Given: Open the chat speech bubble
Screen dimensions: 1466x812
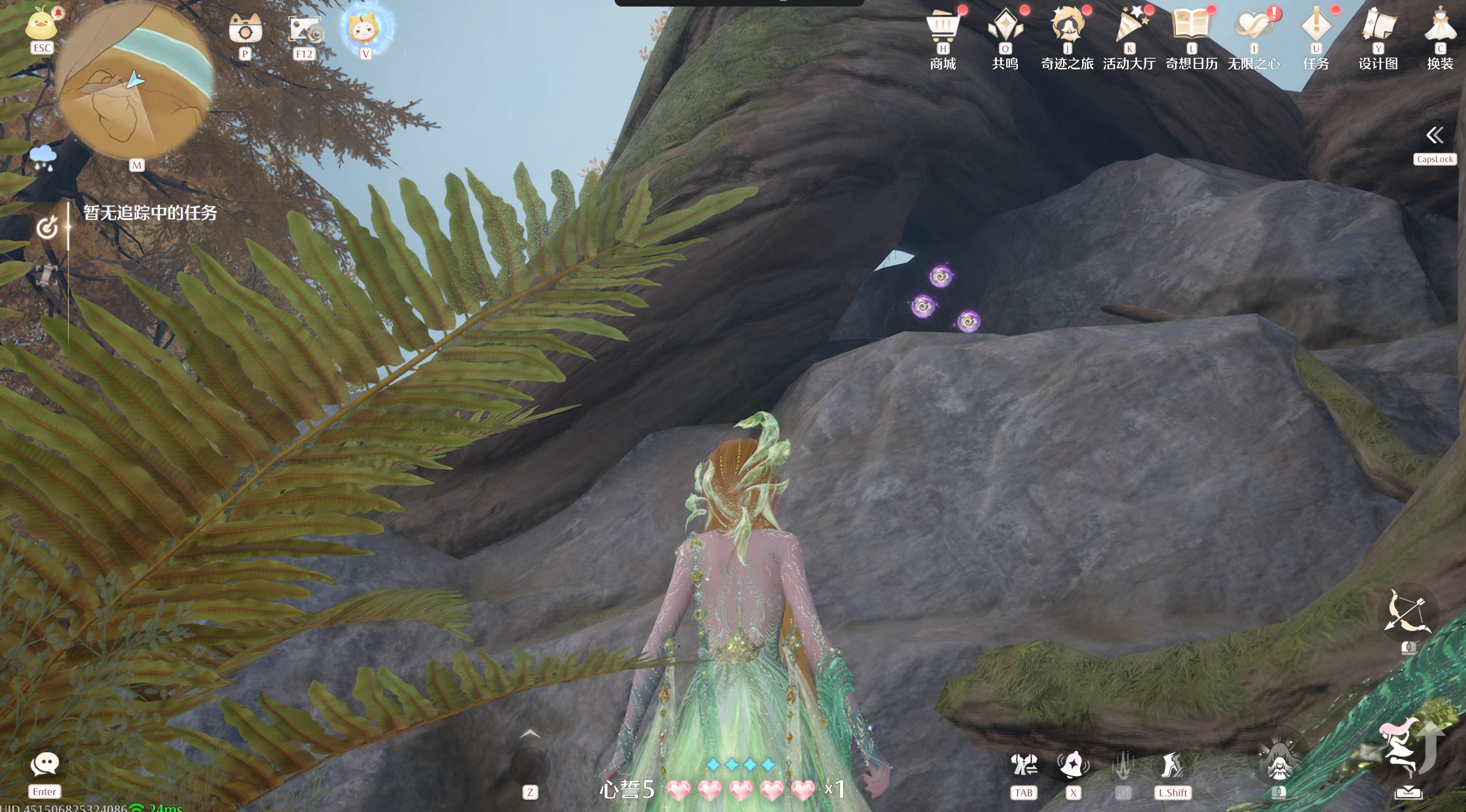Looking at the screenshot, I should [44, 764].
